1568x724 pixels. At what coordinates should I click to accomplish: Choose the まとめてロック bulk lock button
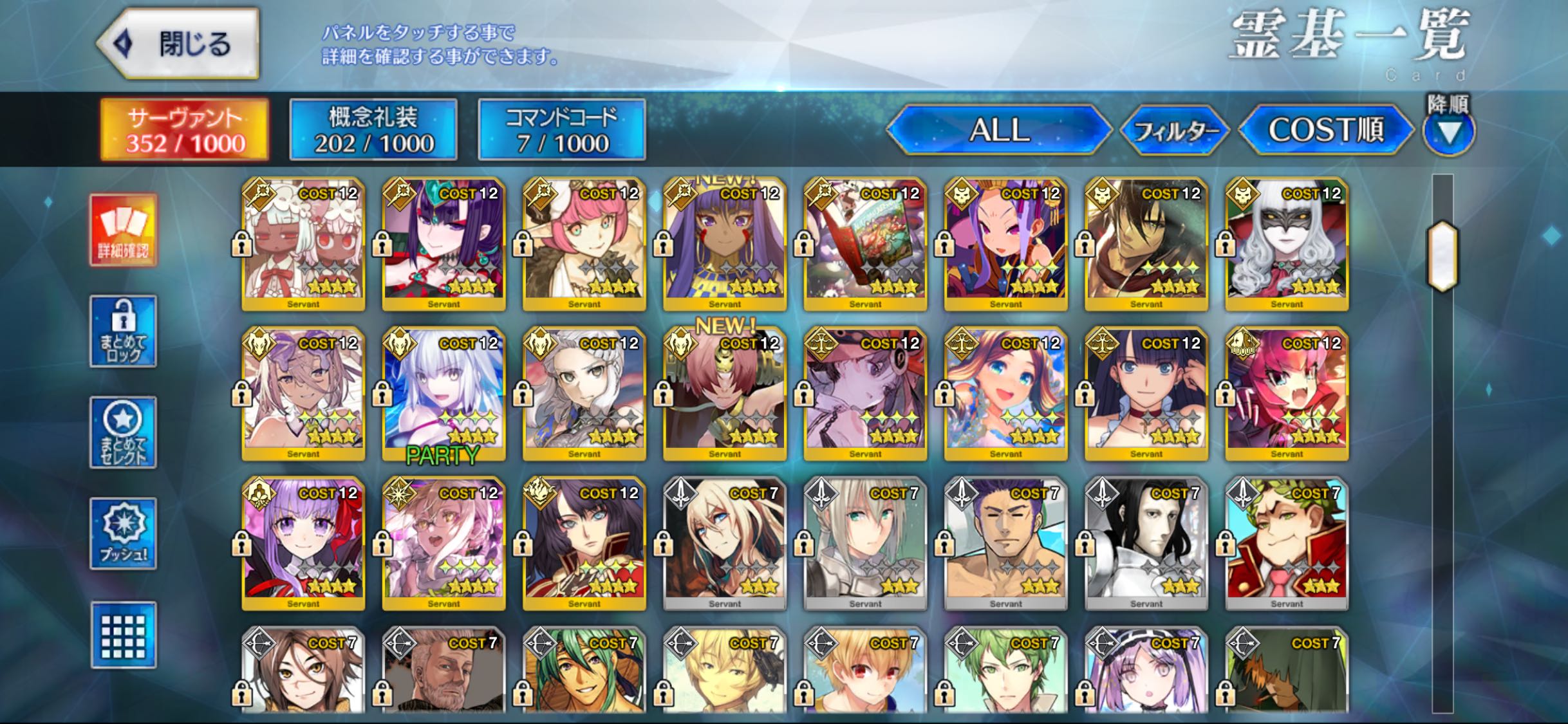coord(123,331)
